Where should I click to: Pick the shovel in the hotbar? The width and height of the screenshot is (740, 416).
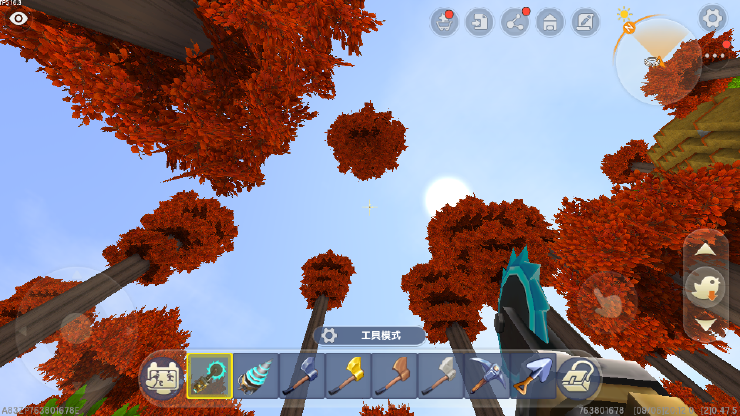pyautogui.click(x=531, y=376)
